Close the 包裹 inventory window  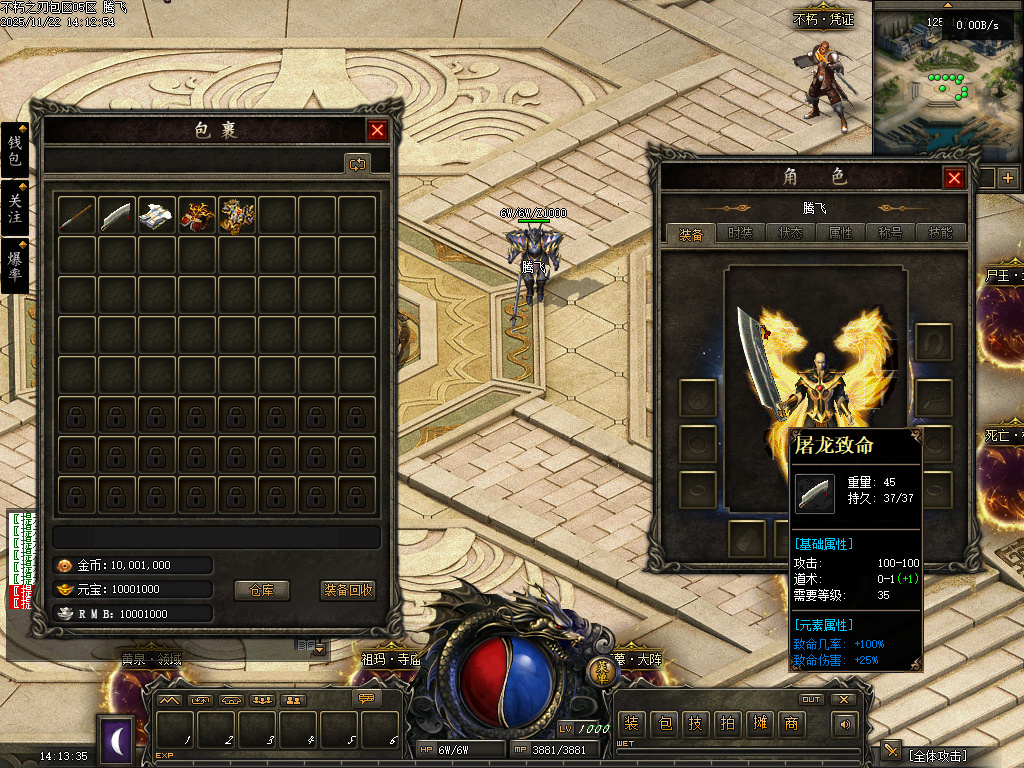377,130
